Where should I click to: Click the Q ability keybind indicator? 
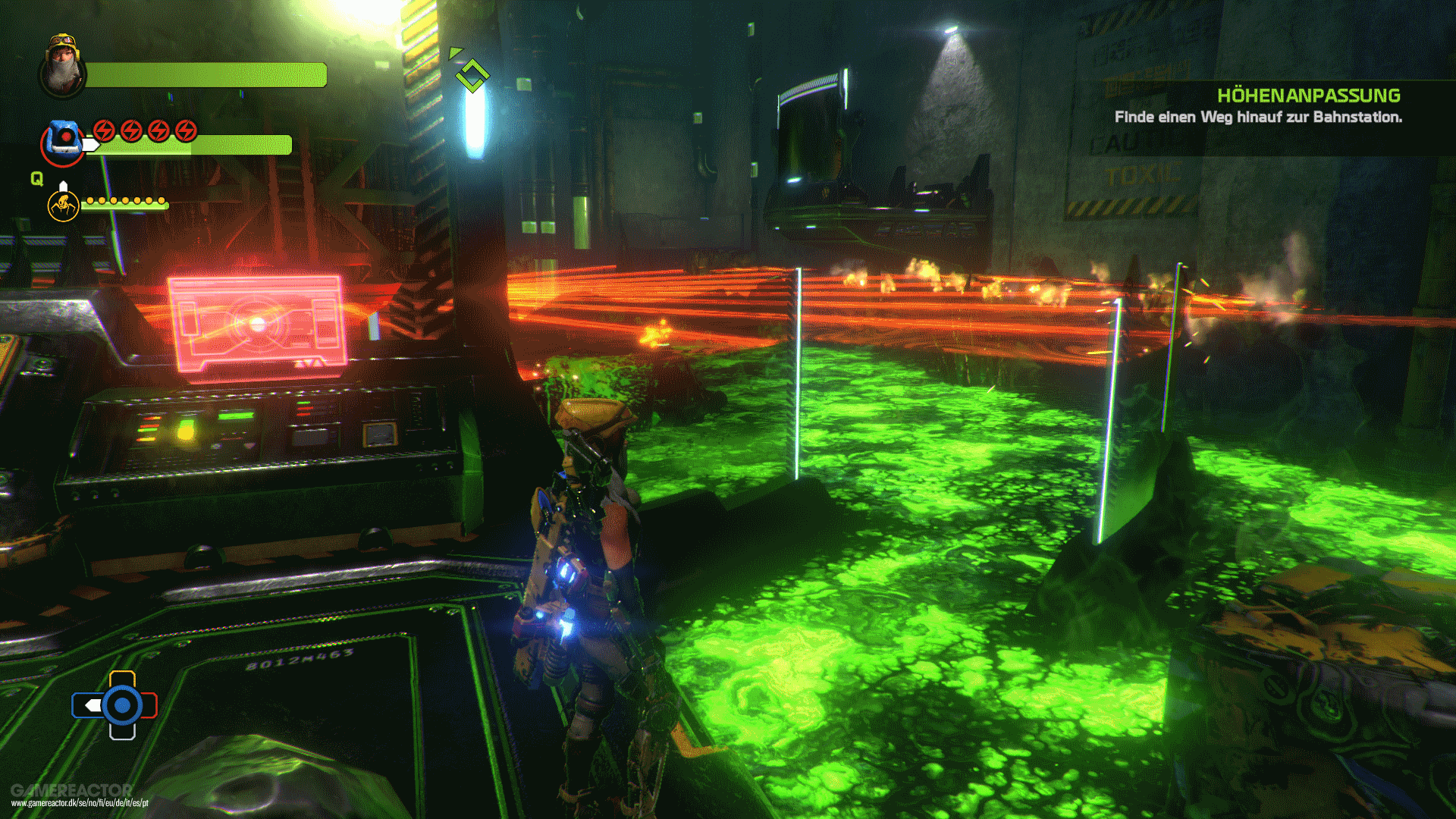[x=36, y=179]
